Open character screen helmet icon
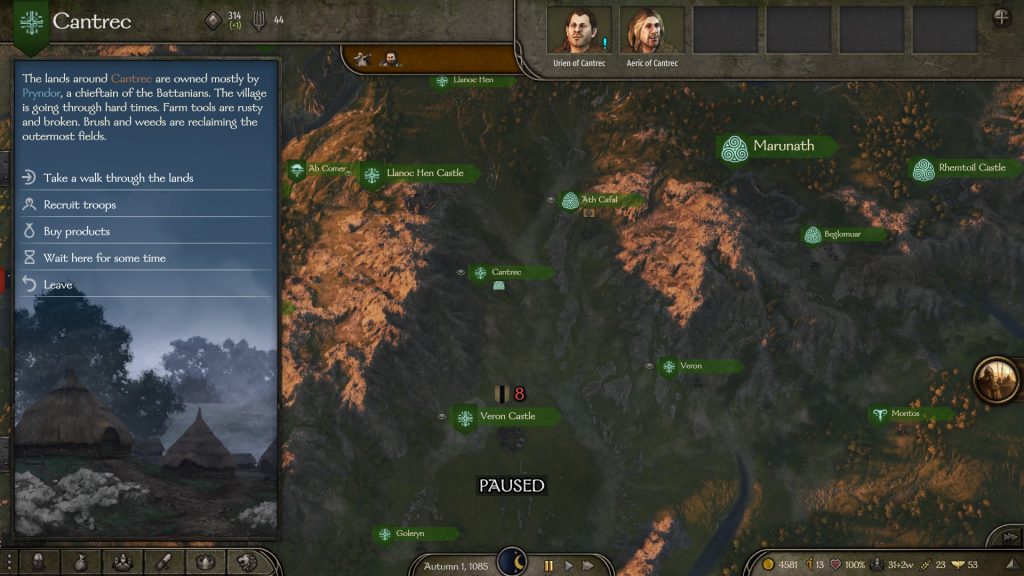The image size is (1024, 576). click(38, 563)
